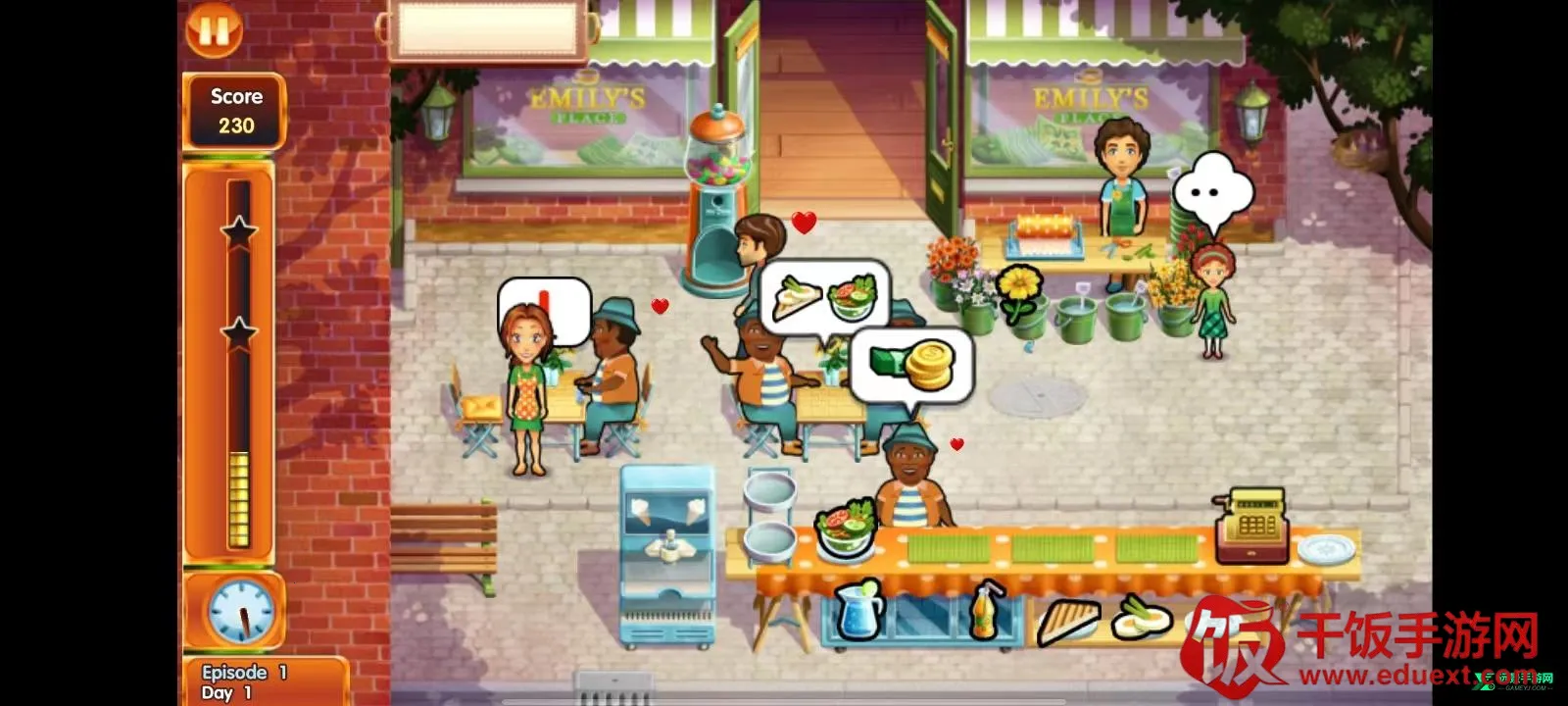The height and width of the screenshot is (706, 1568).
Task: Choose the egg and leek dish
Action: point(1142,617)
